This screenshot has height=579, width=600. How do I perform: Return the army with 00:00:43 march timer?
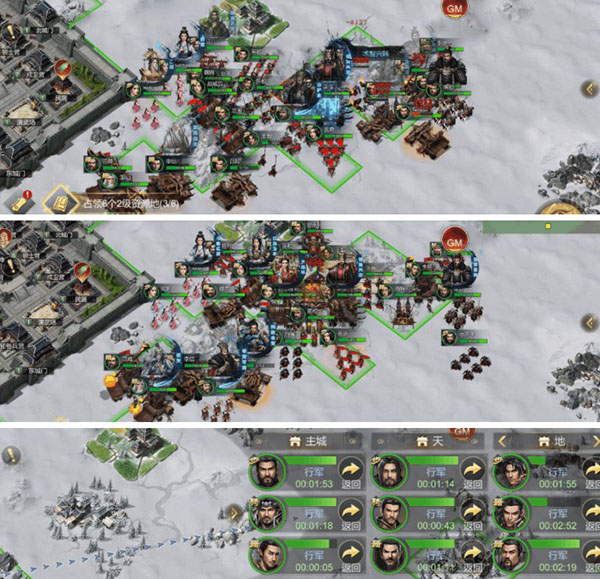point(472,516)
